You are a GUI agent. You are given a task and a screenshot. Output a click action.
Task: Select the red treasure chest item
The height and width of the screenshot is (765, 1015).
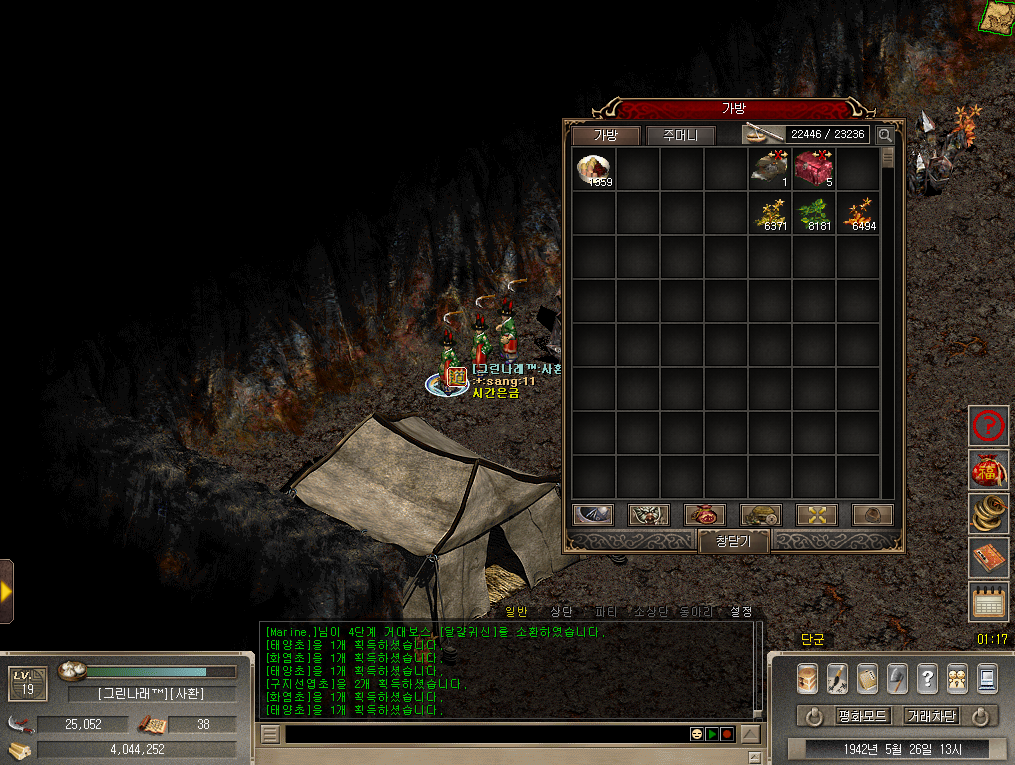coord(813,169)
